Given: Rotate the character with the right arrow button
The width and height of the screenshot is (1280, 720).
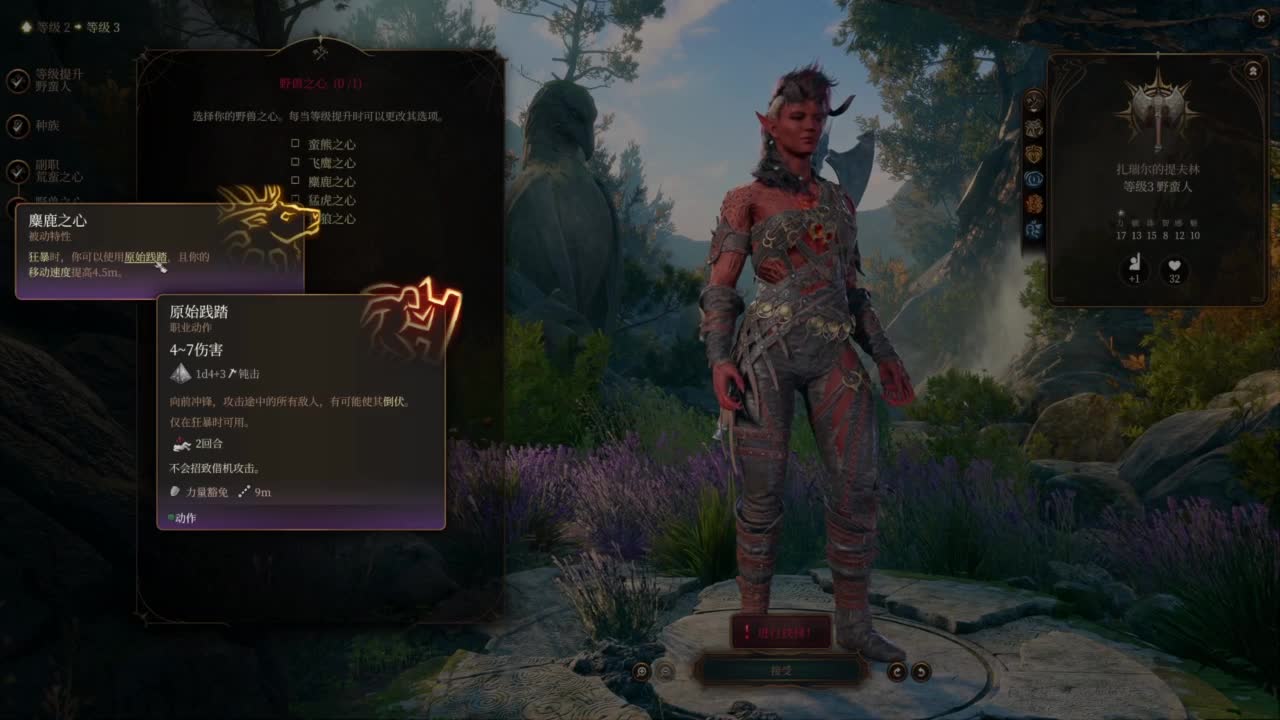Looking at the screenshot, I should [921, 671].
